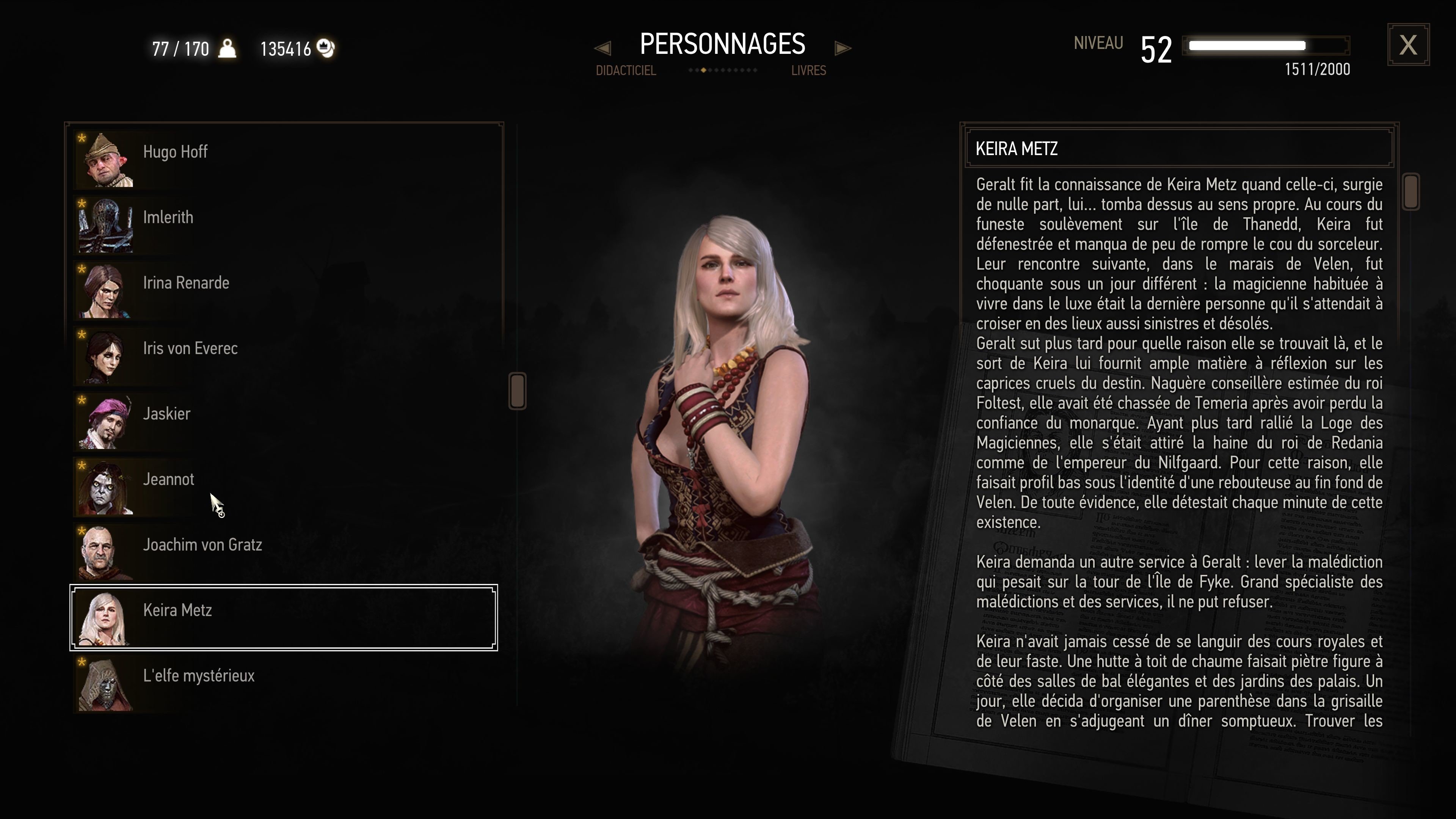The width and height of the screenshot is (1456, 819).
Task: Switch to the LIVRES tab
Action: pos(808,70)
